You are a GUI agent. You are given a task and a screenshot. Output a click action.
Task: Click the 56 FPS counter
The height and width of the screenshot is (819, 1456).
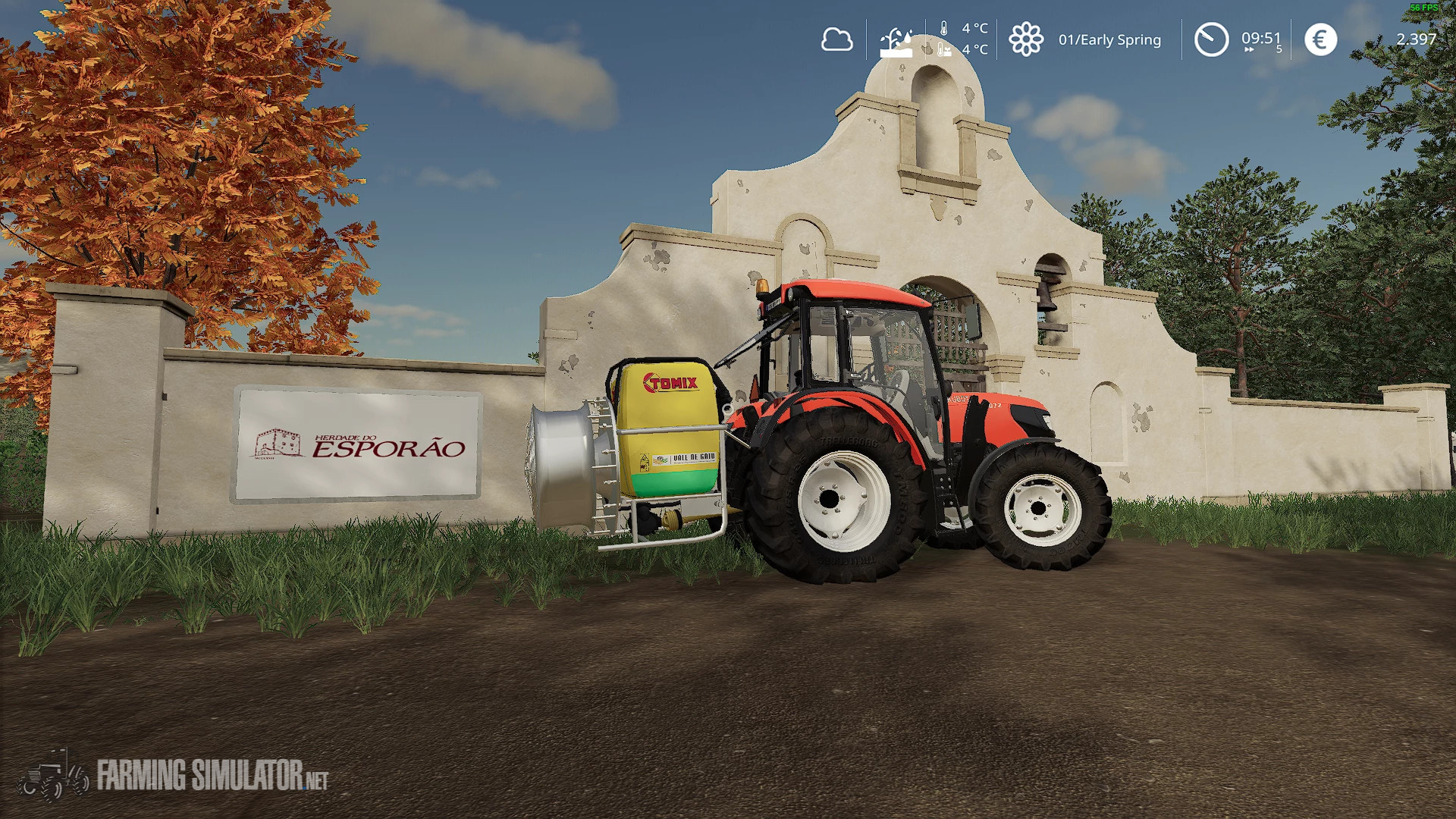(1425, 6)
